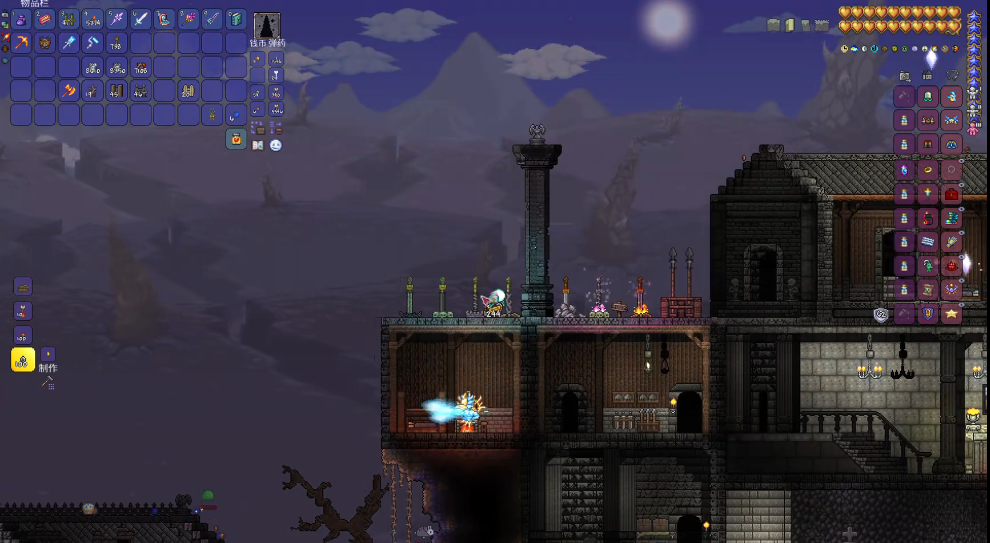Open the bestiary book icon
Image resolution: width=990 pixels, height=543 pixels.
[259, 145]
